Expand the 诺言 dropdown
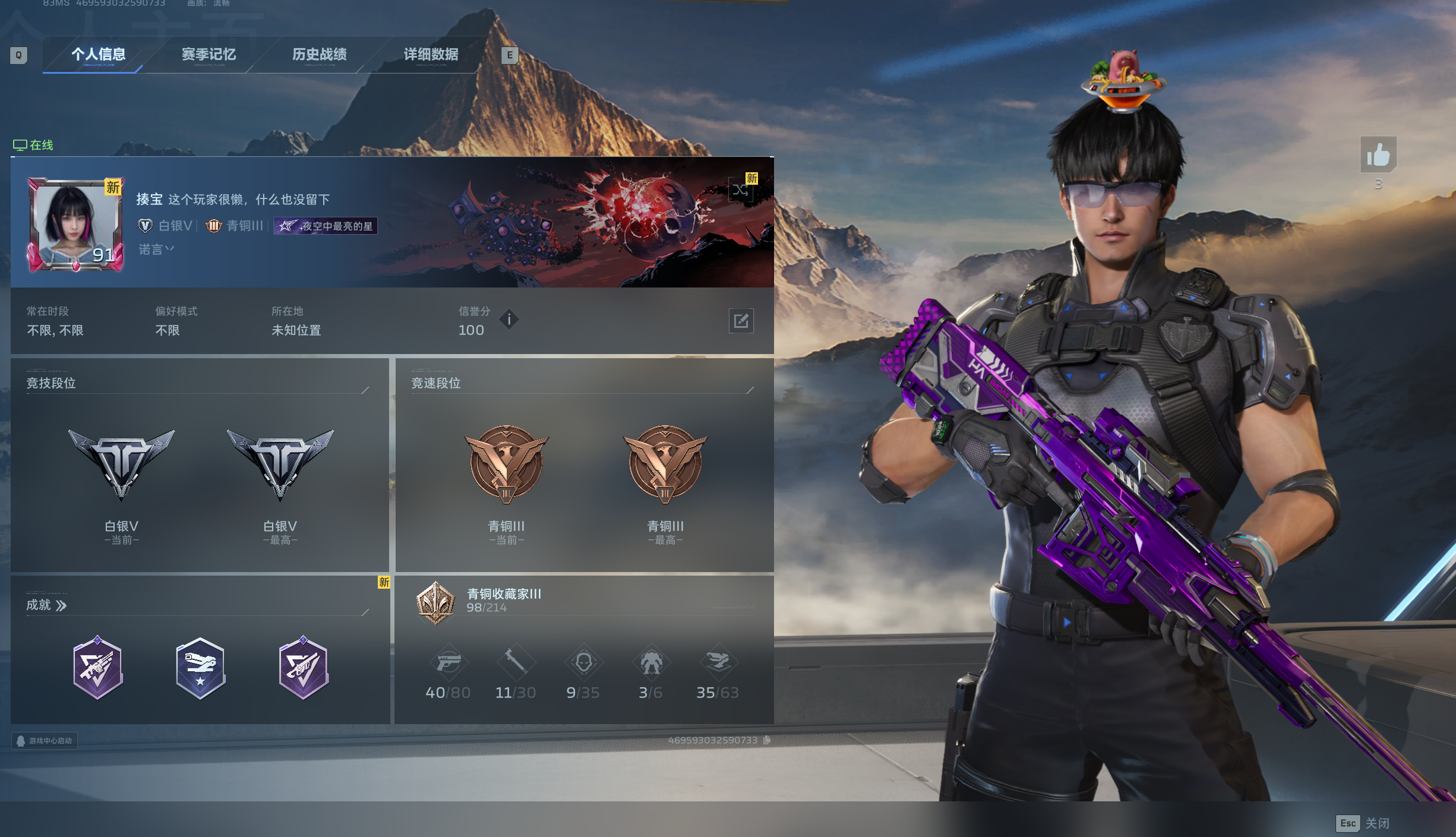Screen dimensions: 1456x837 [156, 249]
